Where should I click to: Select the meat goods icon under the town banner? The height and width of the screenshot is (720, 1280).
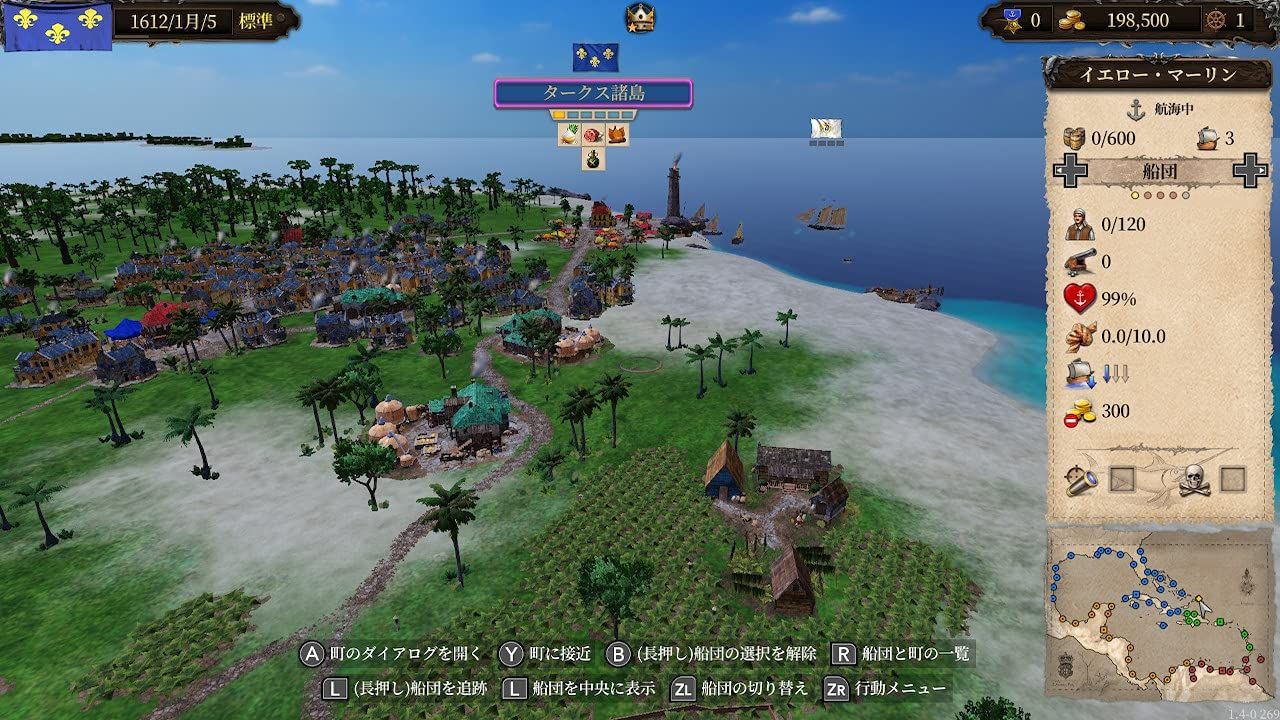tap(593, 135)
